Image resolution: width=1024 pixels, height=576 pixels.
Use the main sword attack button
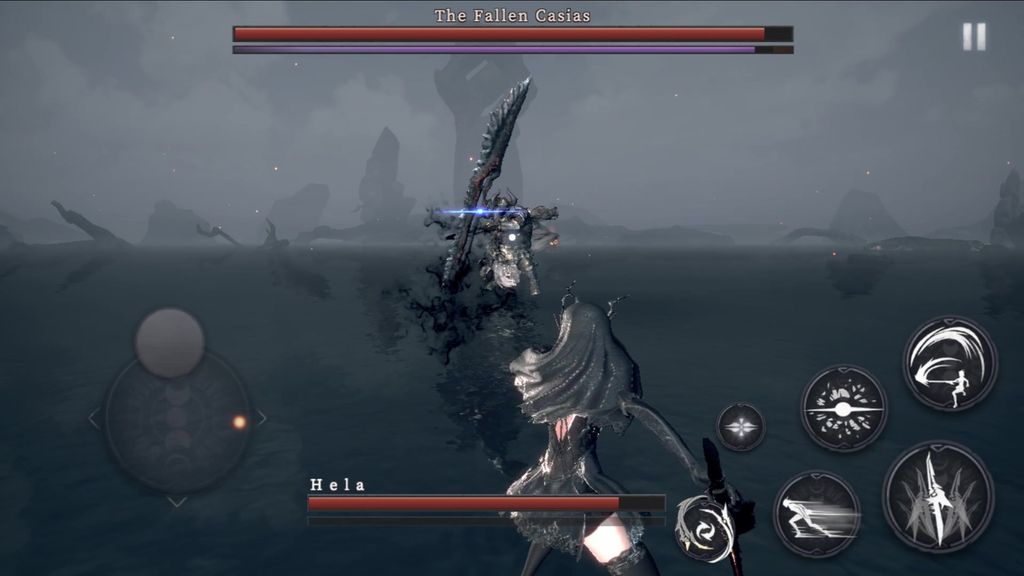tap(937, 496)
